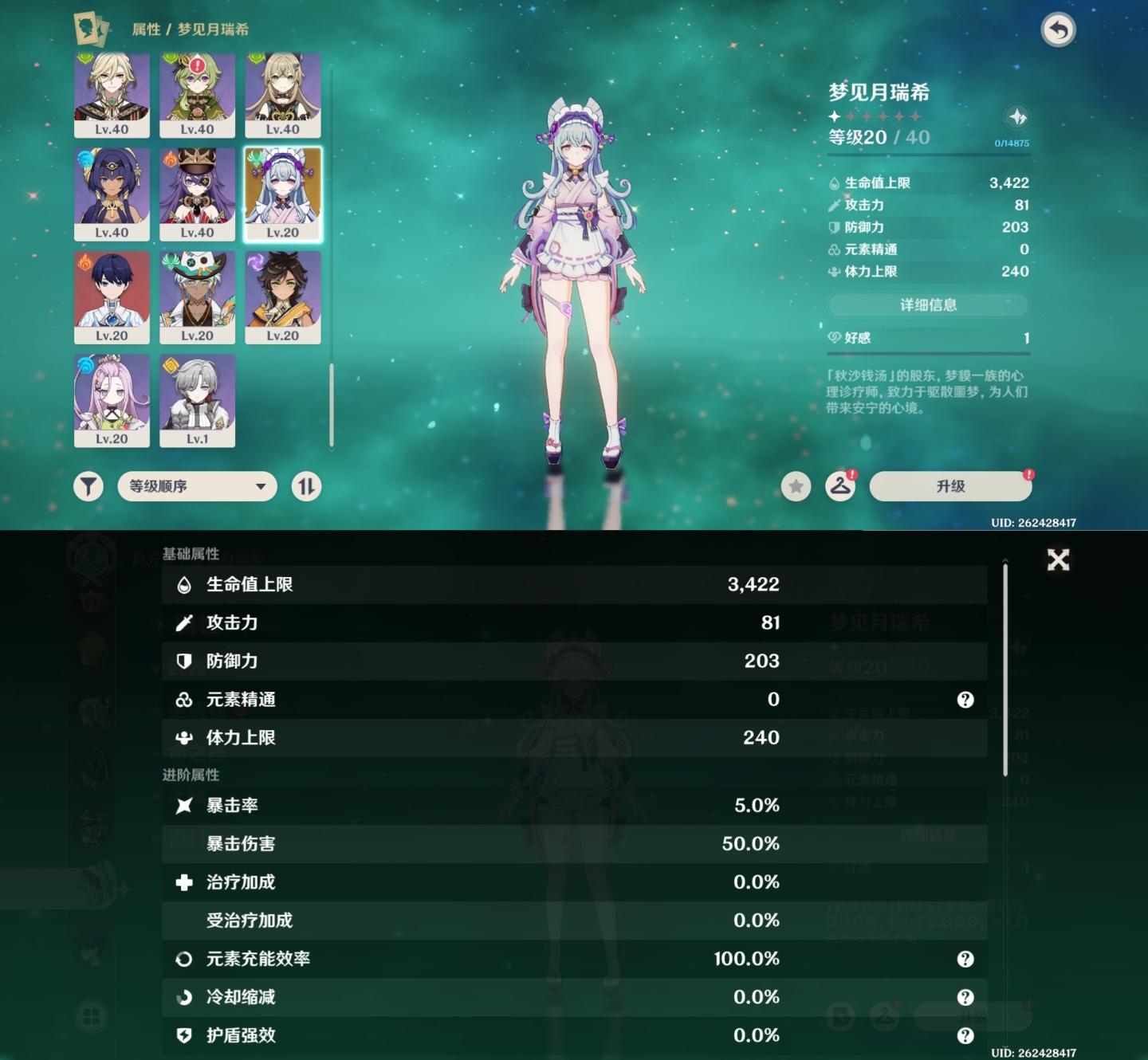
Task: Click the 好感 friendship icon
Action: (834, 337)
